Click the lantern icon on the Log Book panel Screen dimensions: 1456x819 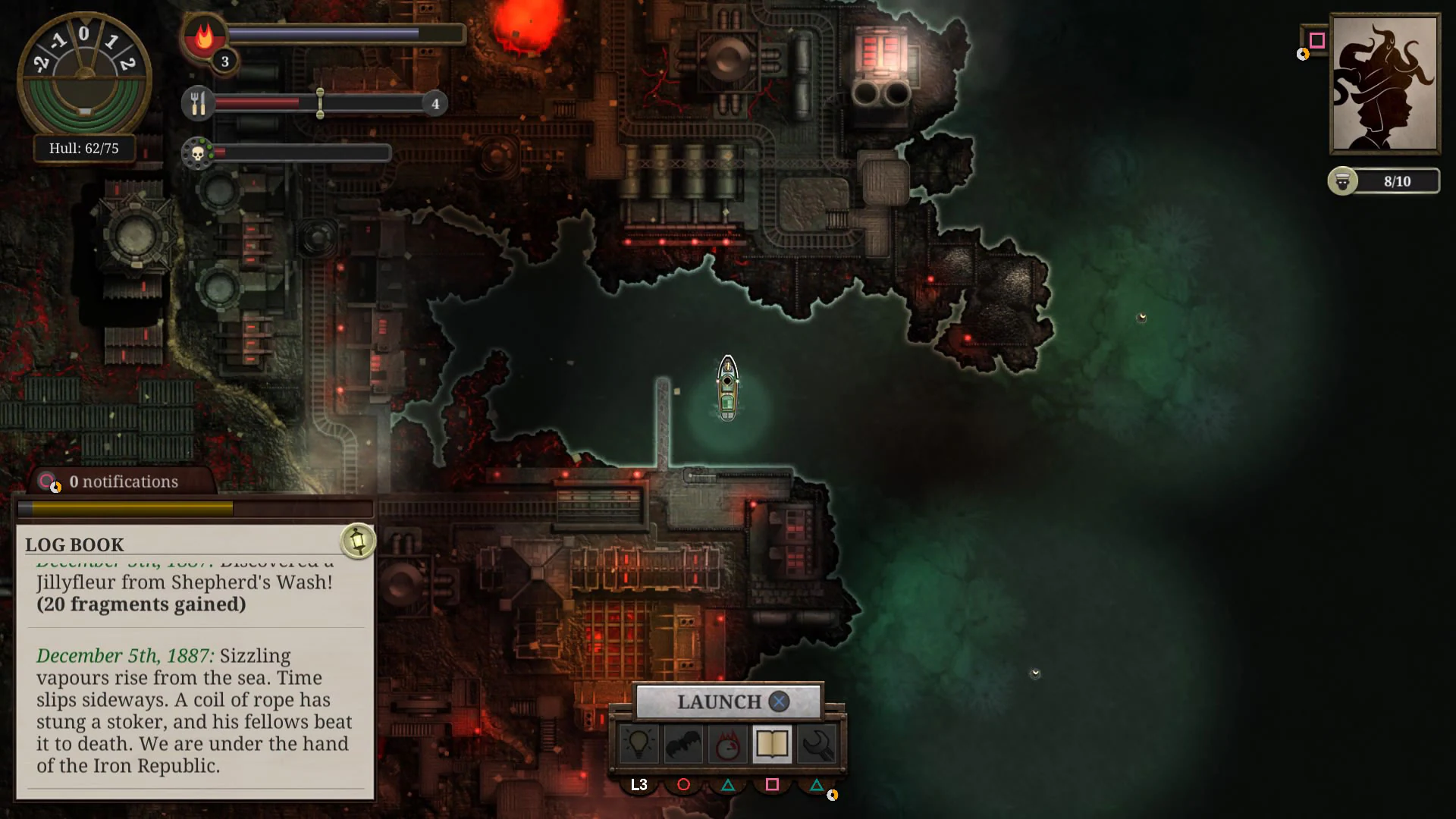tap(357, 540)
